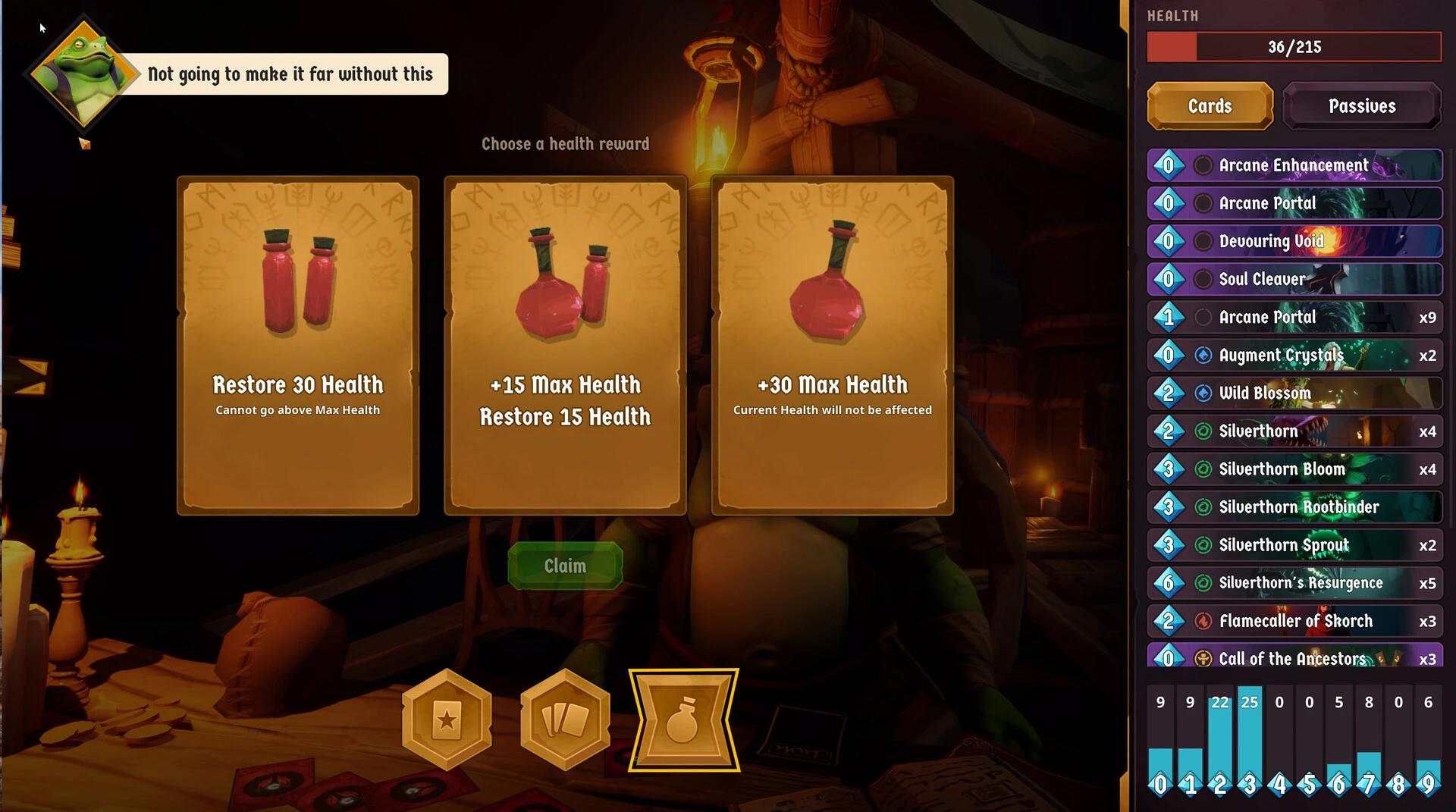Claim the selected health reward
This screenshot has width=1456, height=812.
(565, 566)
